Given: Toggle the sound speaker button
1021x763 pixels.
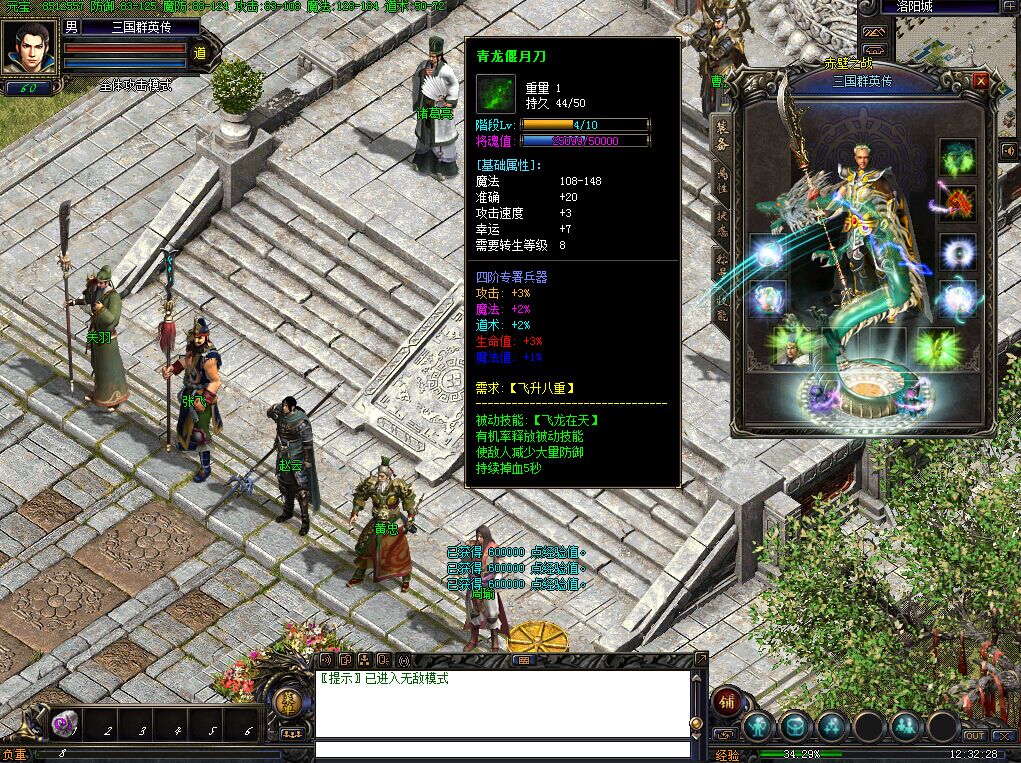Looking at the screenshot, I should point(1008,151).
